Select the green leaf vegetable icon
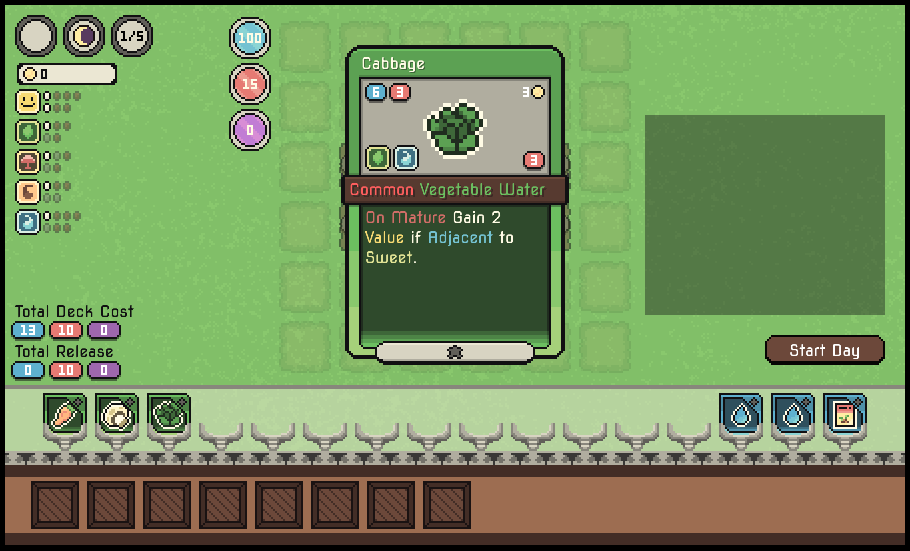 pos(28,132)
